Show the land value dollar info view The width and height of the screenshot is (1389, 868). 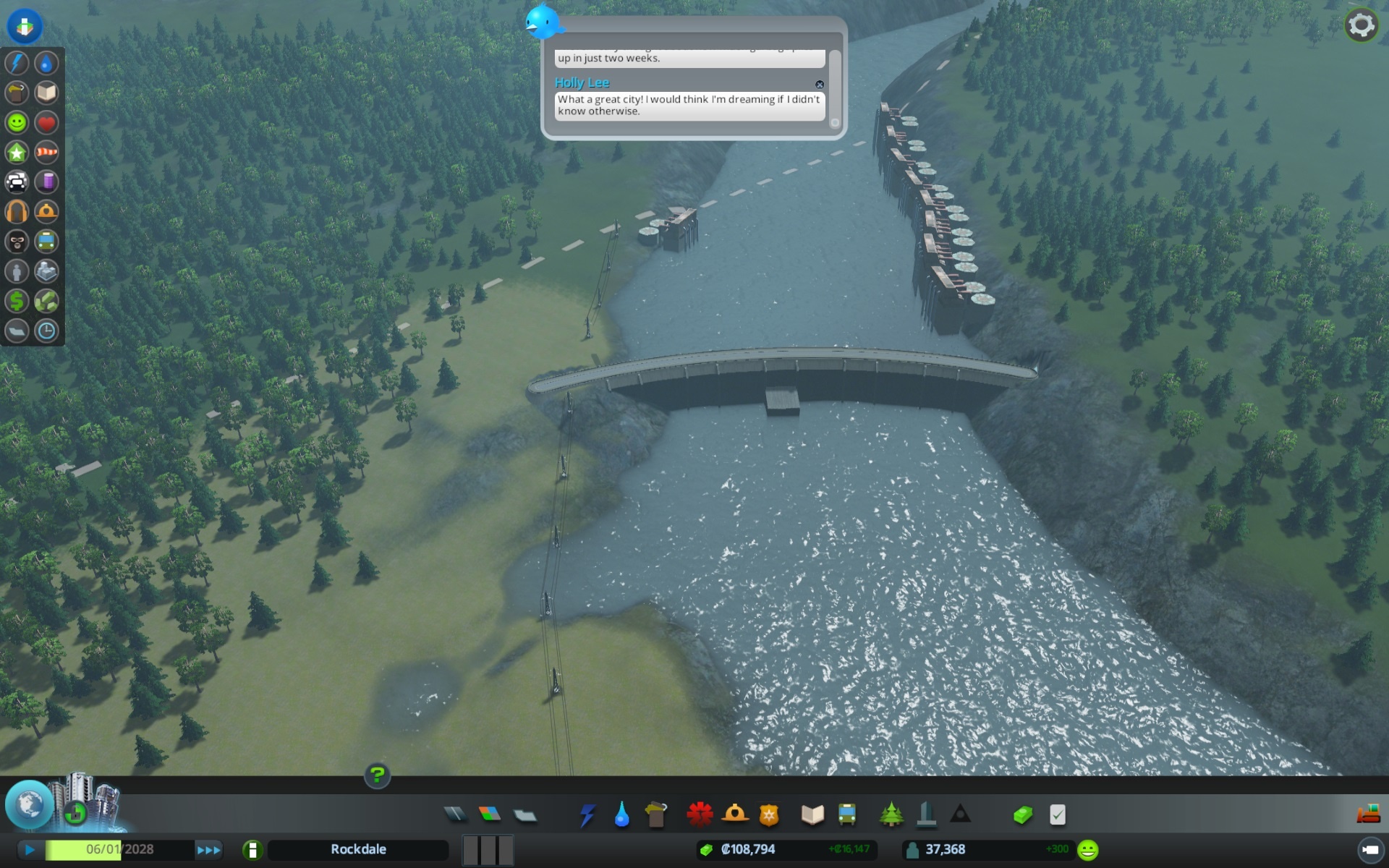(17, 300)
